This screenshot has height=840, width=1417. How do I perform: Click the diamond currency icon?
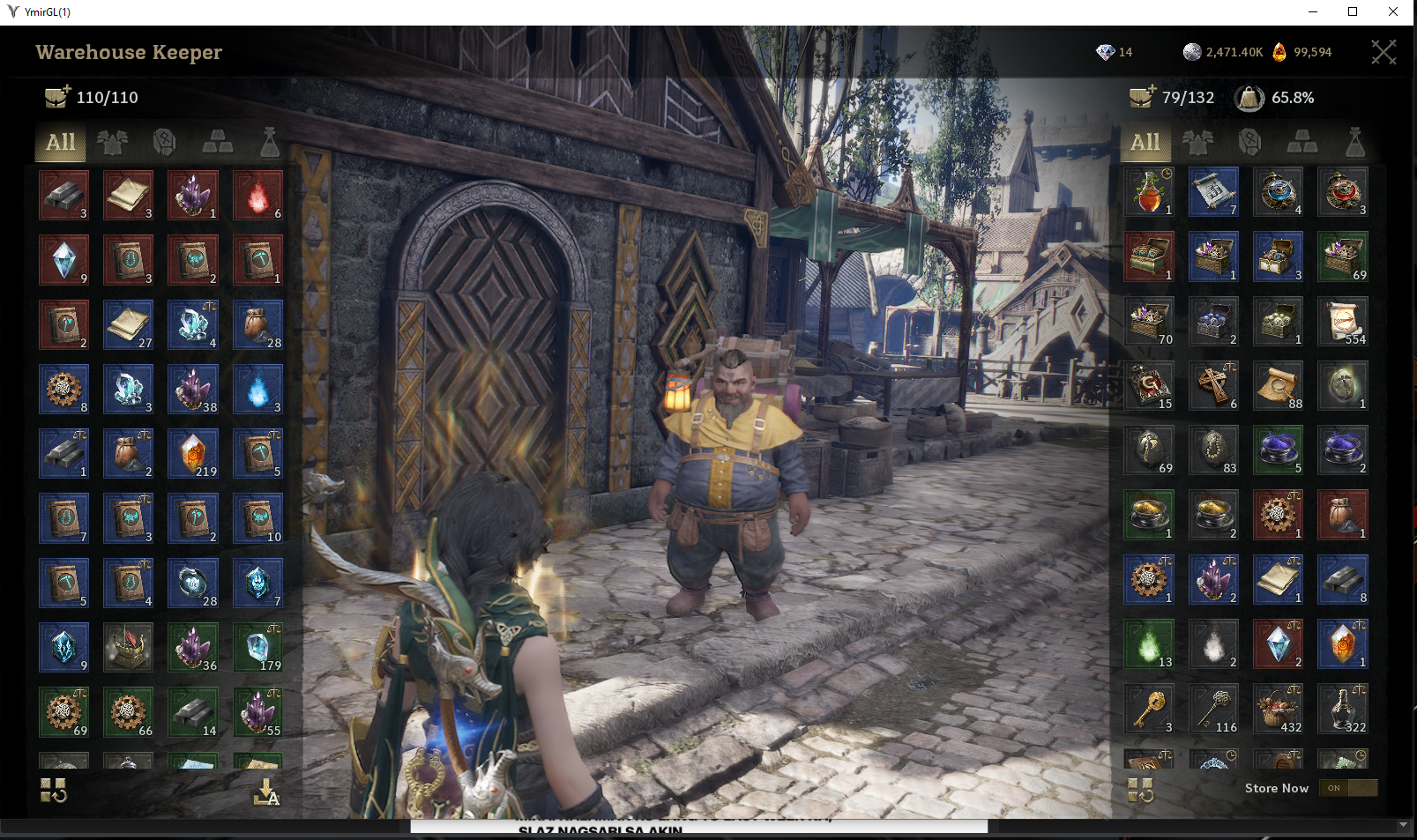coord(1105,53)
